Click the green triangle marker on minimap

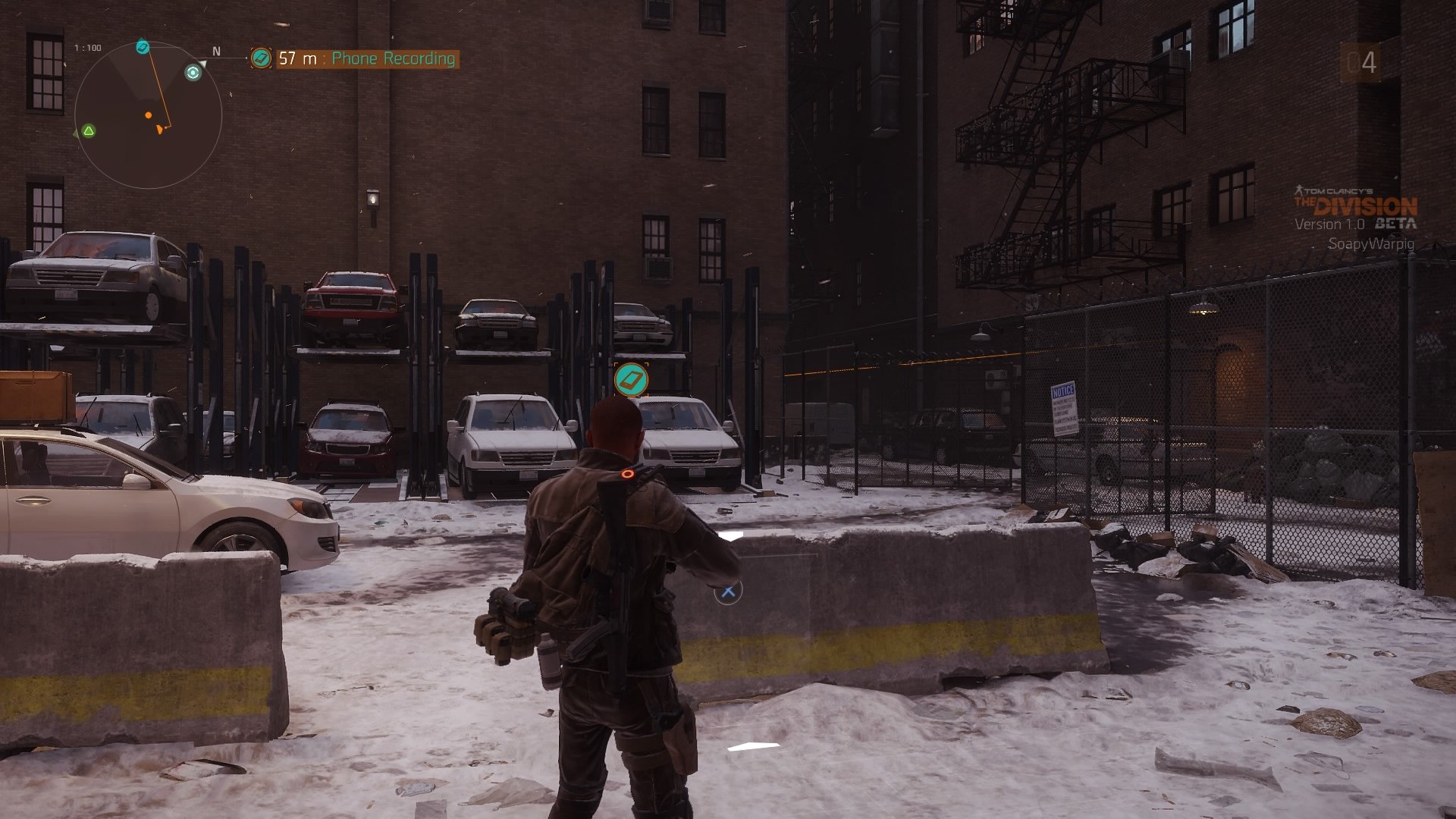(x=89, y=131)
